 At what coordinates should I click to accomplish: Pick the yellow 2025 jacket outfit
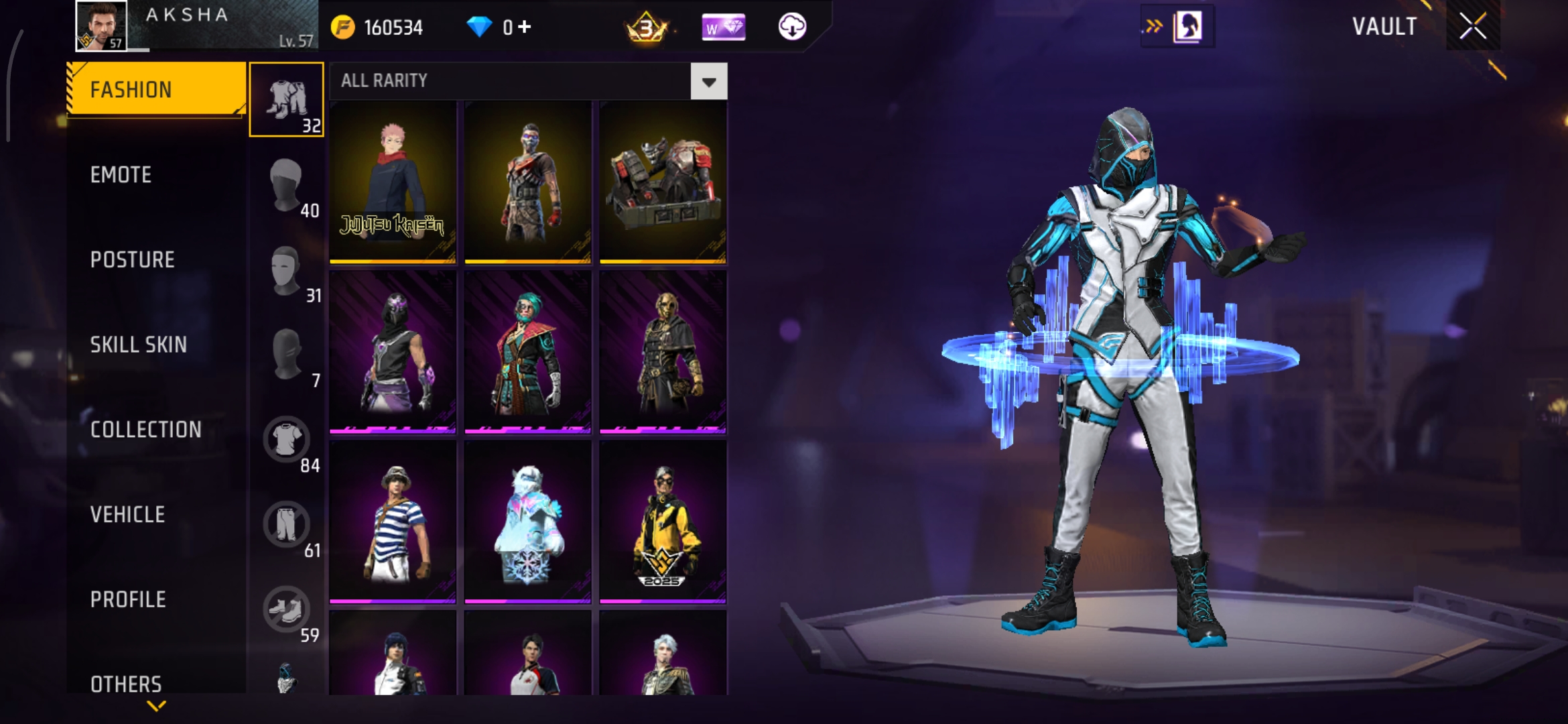tap(663, 522)
